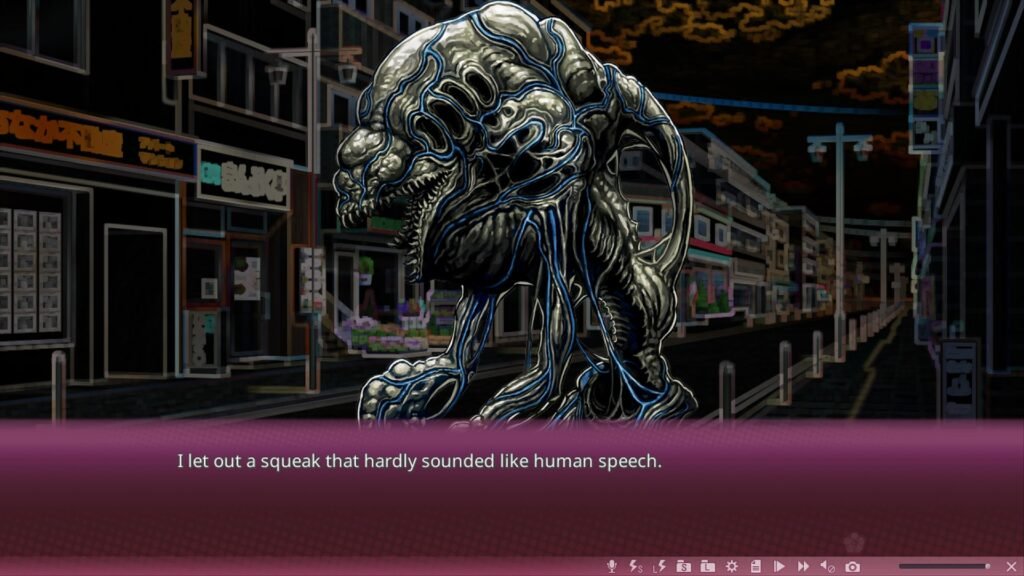The image size is (1024, 576).
Task: Hide the text window with X
Action: pyautogui.click(x=1011, y=567)
